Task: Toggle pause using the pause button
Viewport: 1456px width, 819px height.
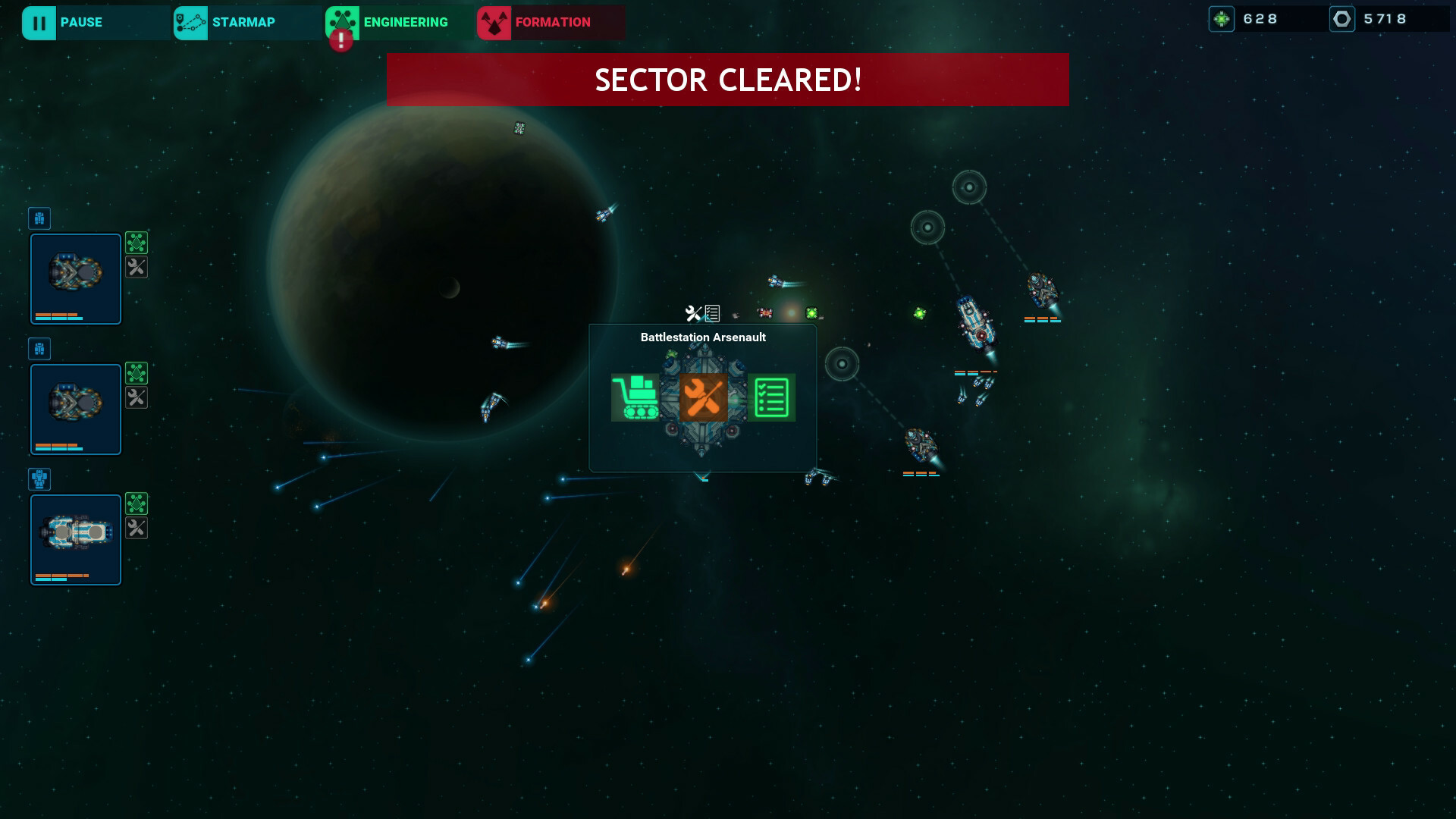Action: point(63,22)
